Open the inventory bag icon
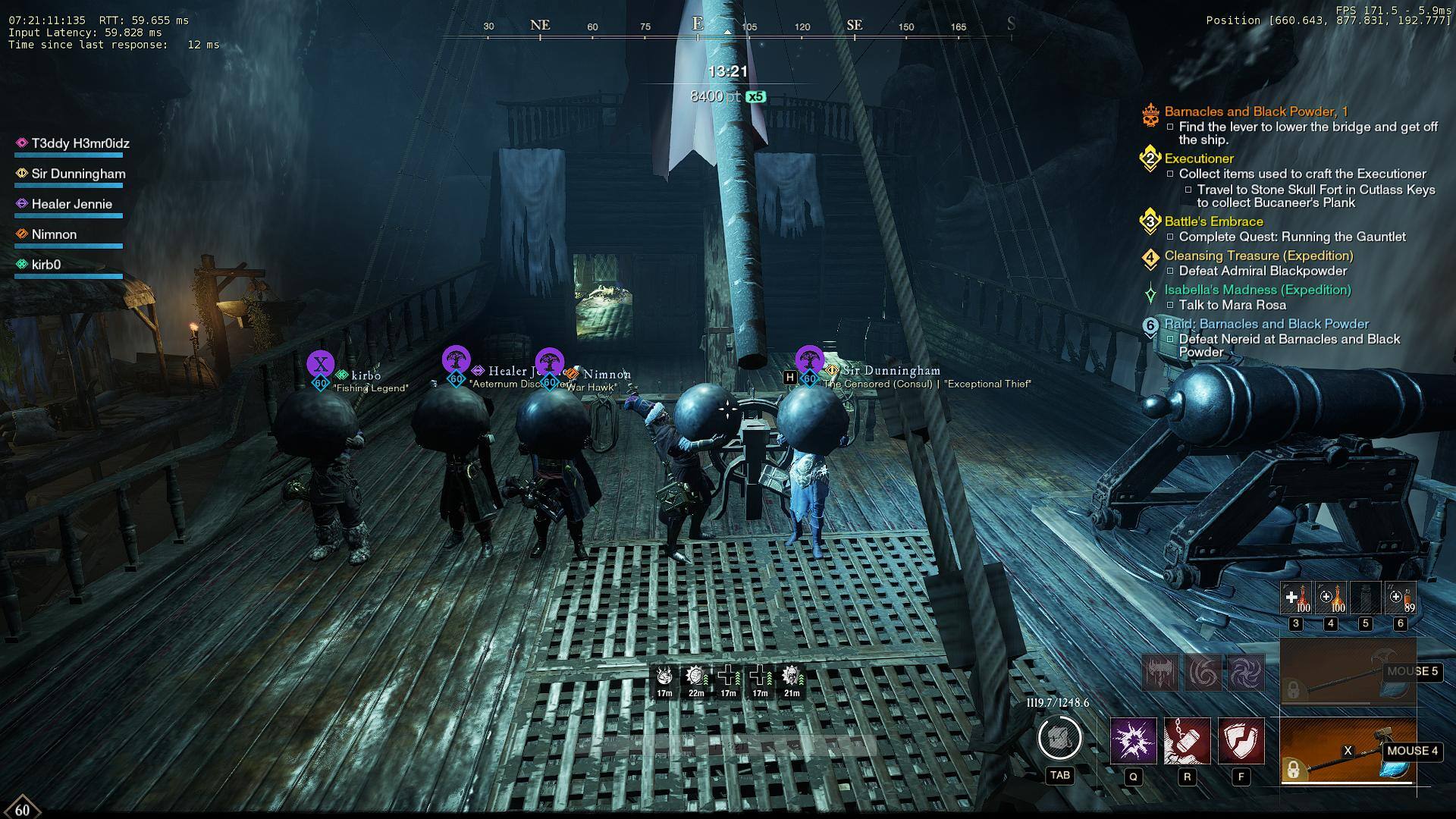 coord(1059,737)
